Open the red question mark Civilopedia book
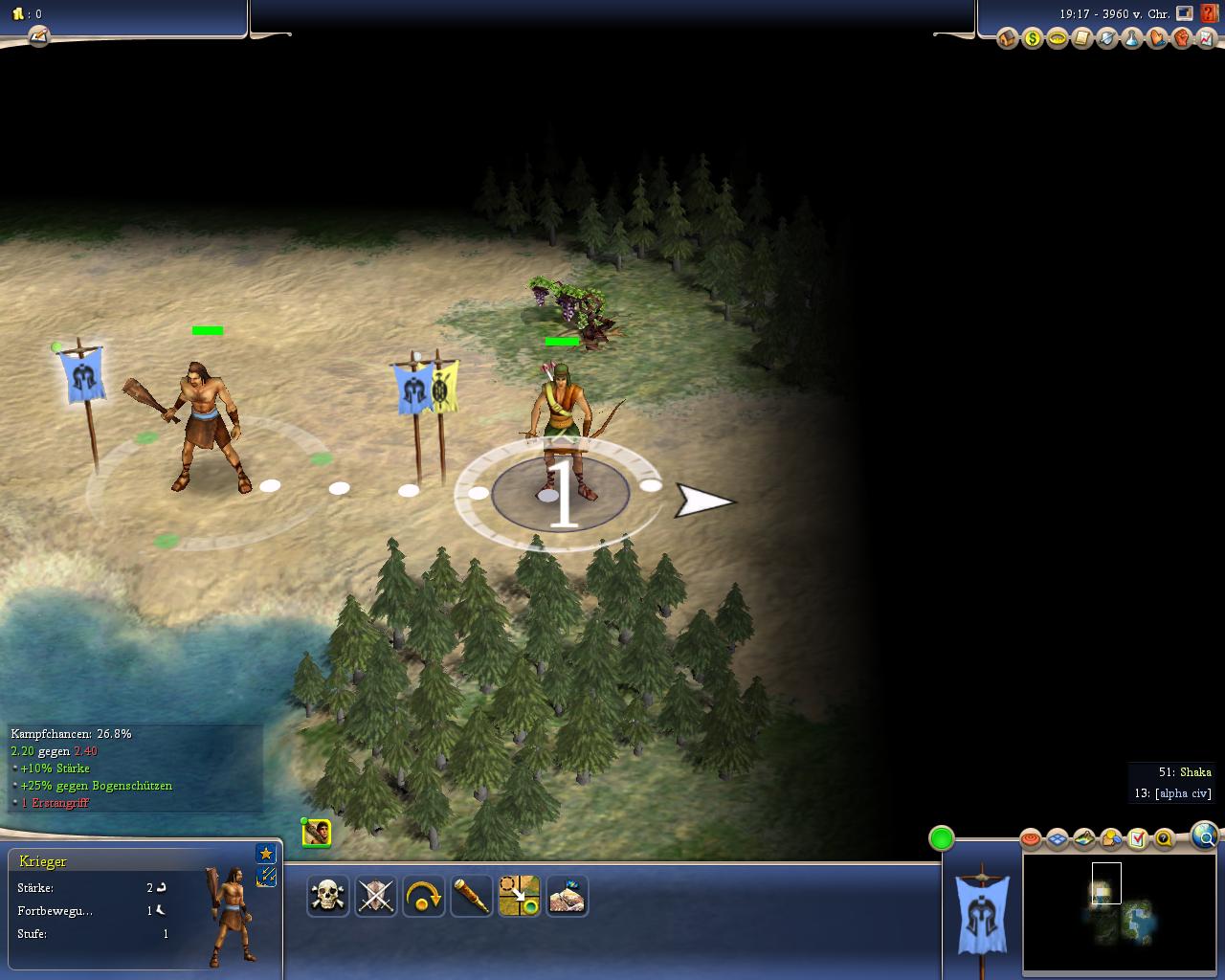This screenshot has height=980, width=1225. [1209, 14]
